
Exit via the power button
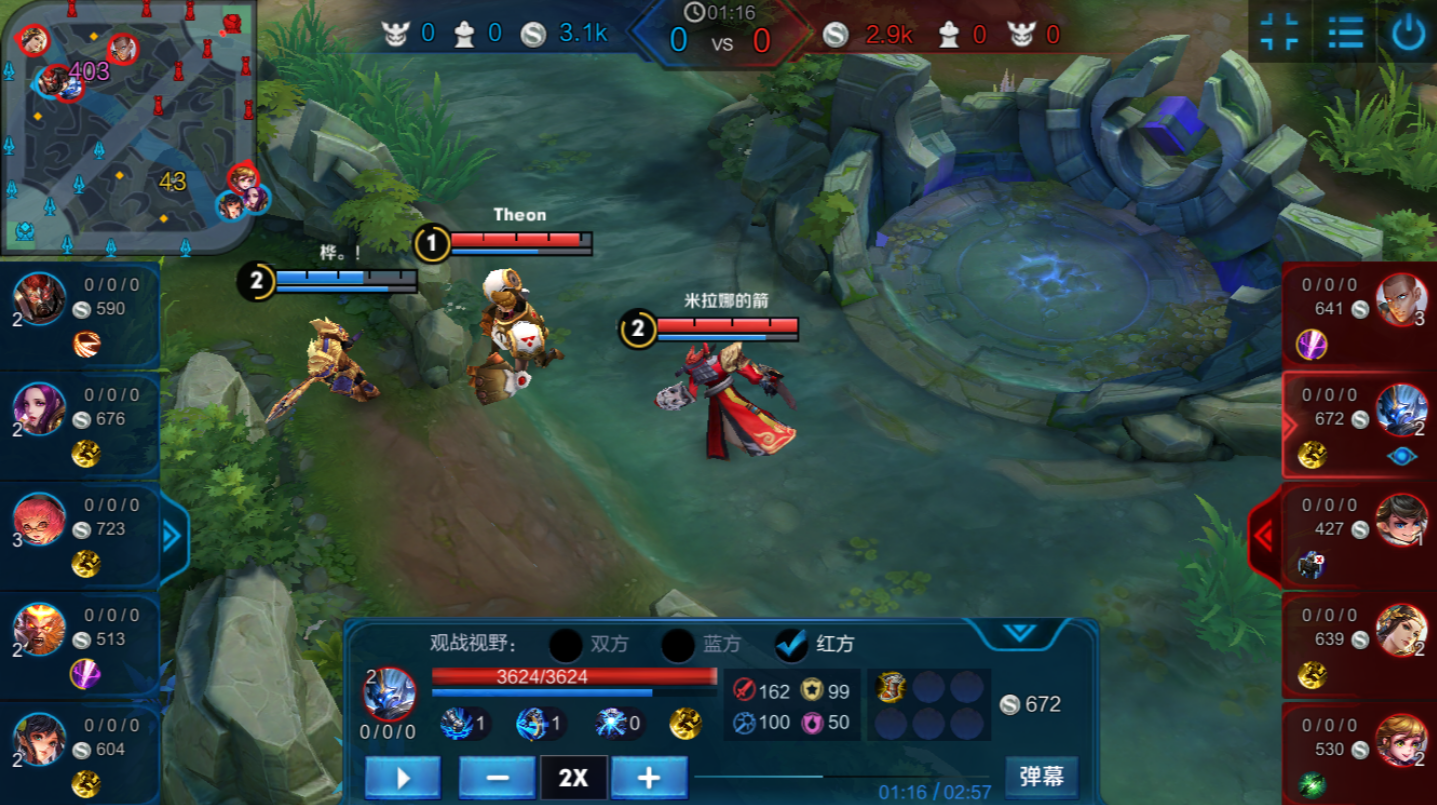[1408, 33]
